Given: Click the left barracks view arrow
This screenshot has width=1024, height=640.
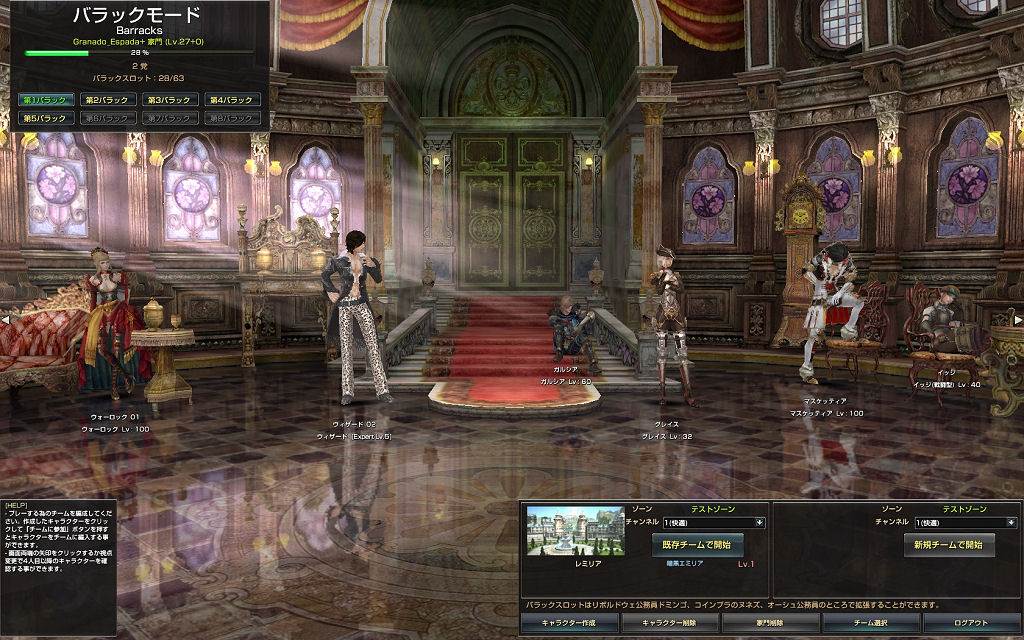Looking at the screenshot, I should click(5, 320).
